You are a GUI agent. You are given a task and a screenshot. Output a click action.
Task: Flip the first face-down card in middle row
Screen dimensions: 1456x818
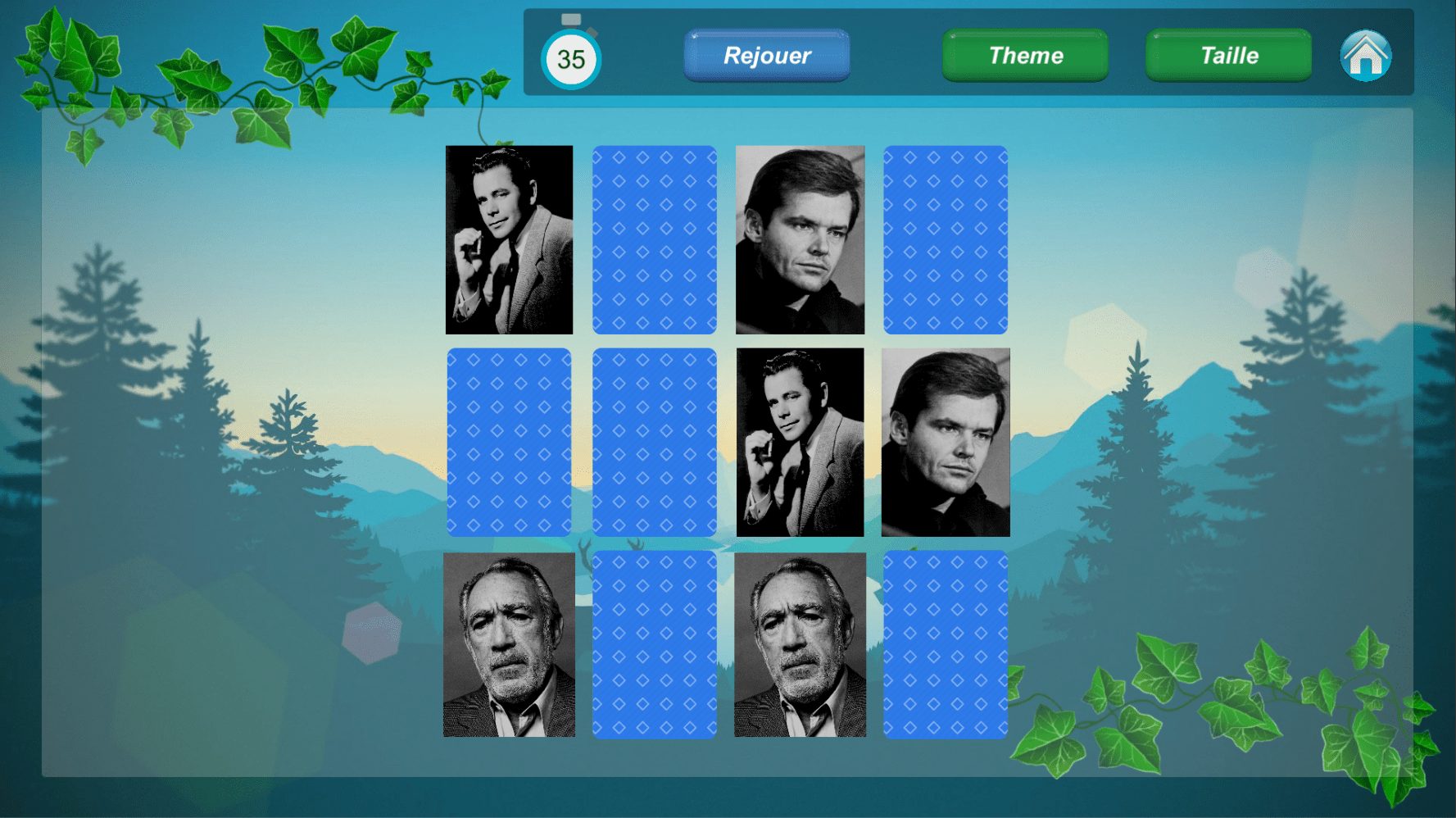[x=509, y=443]
